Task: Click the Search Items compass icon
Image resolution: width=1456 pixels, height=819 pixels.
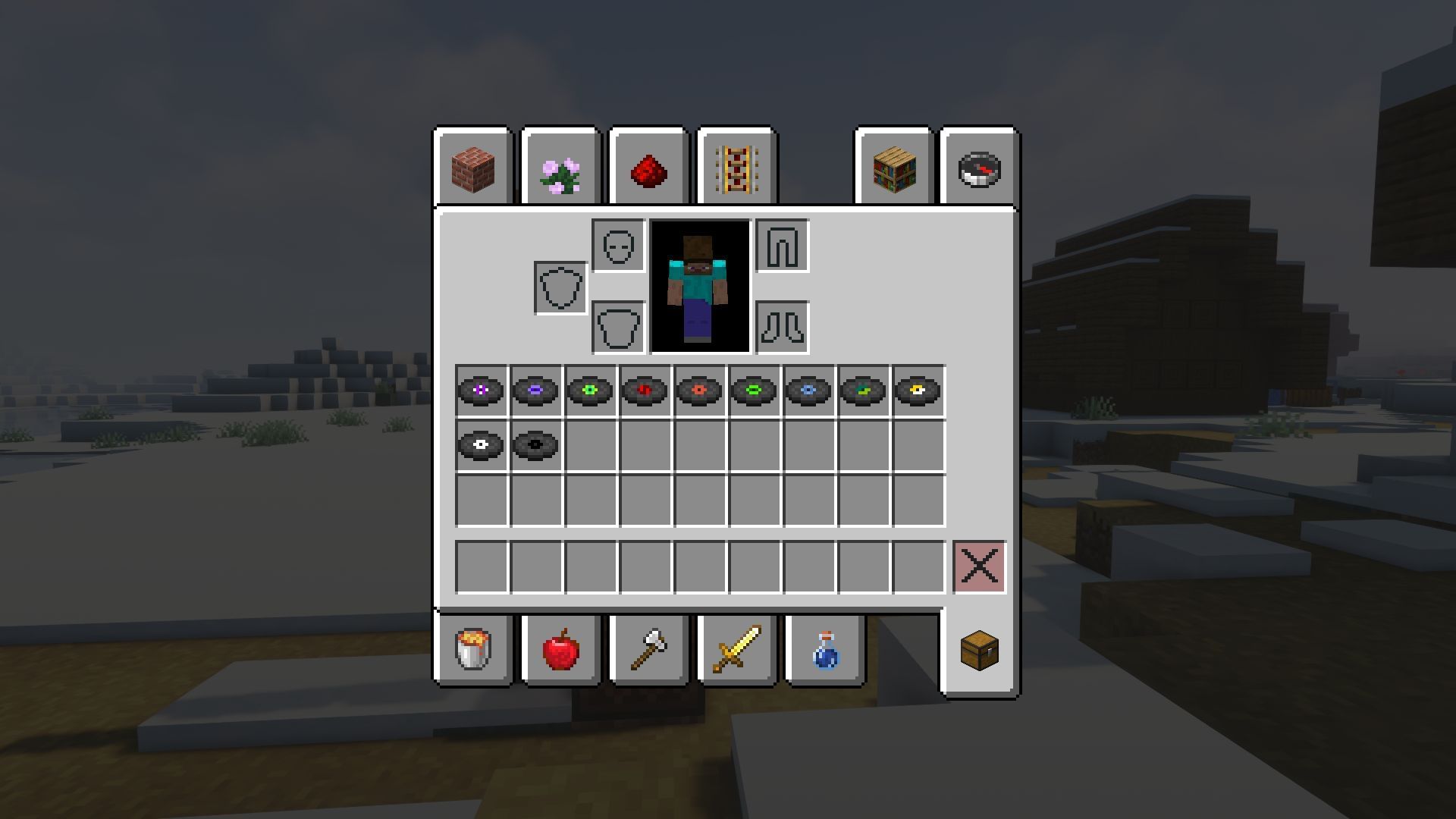Action: [977, 168]
